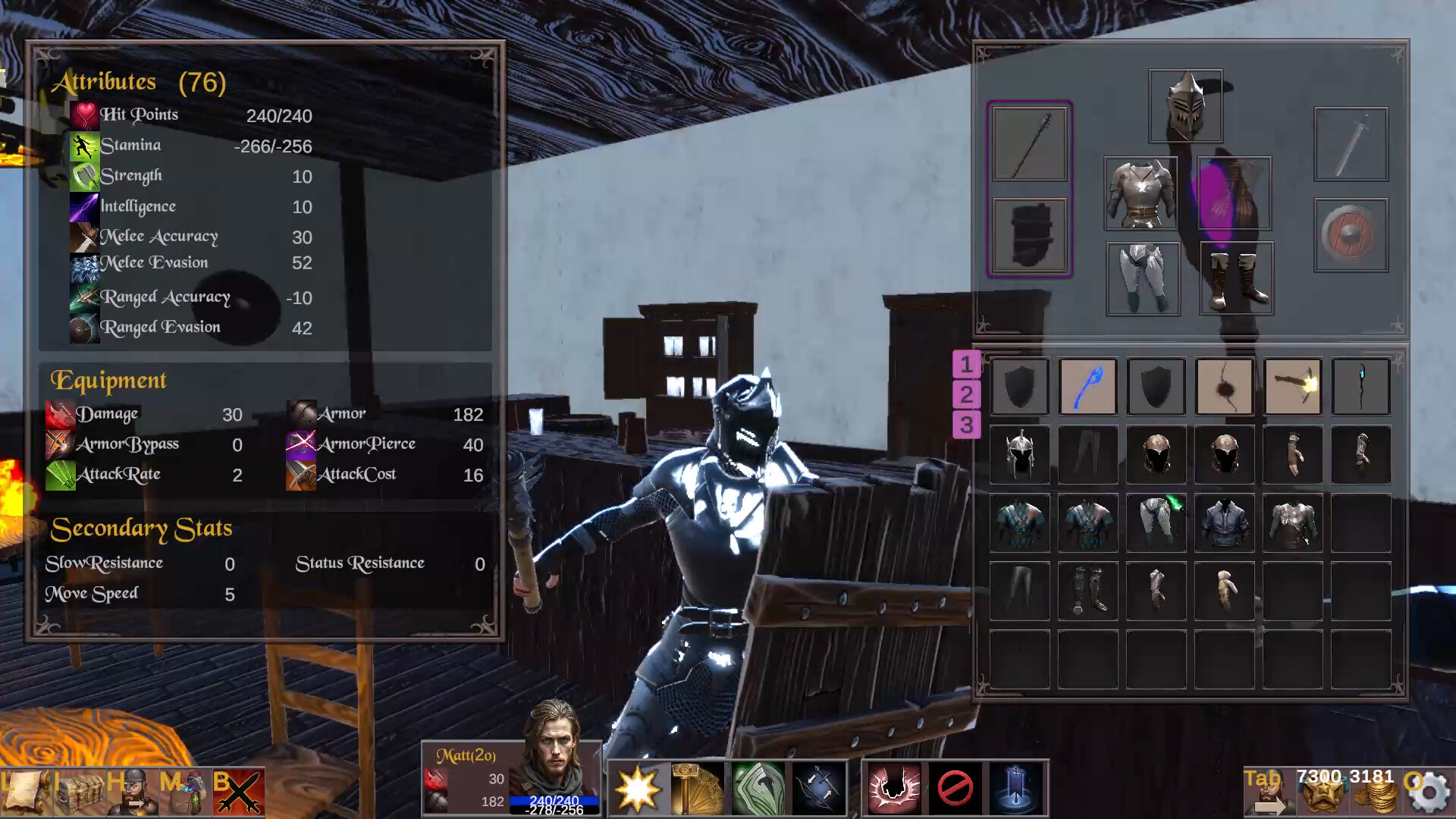The width and height of the screenshot is (1456, 819).
Task: Trigger the red maw roar ability
Action: (895, 789)
